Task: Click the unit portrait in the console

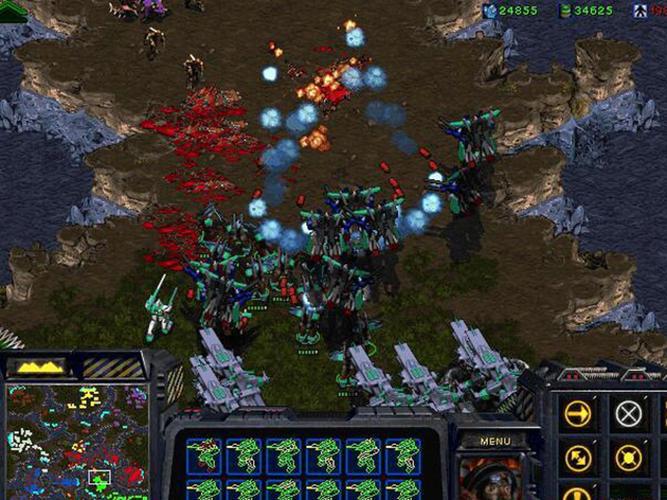Action: 490,478
